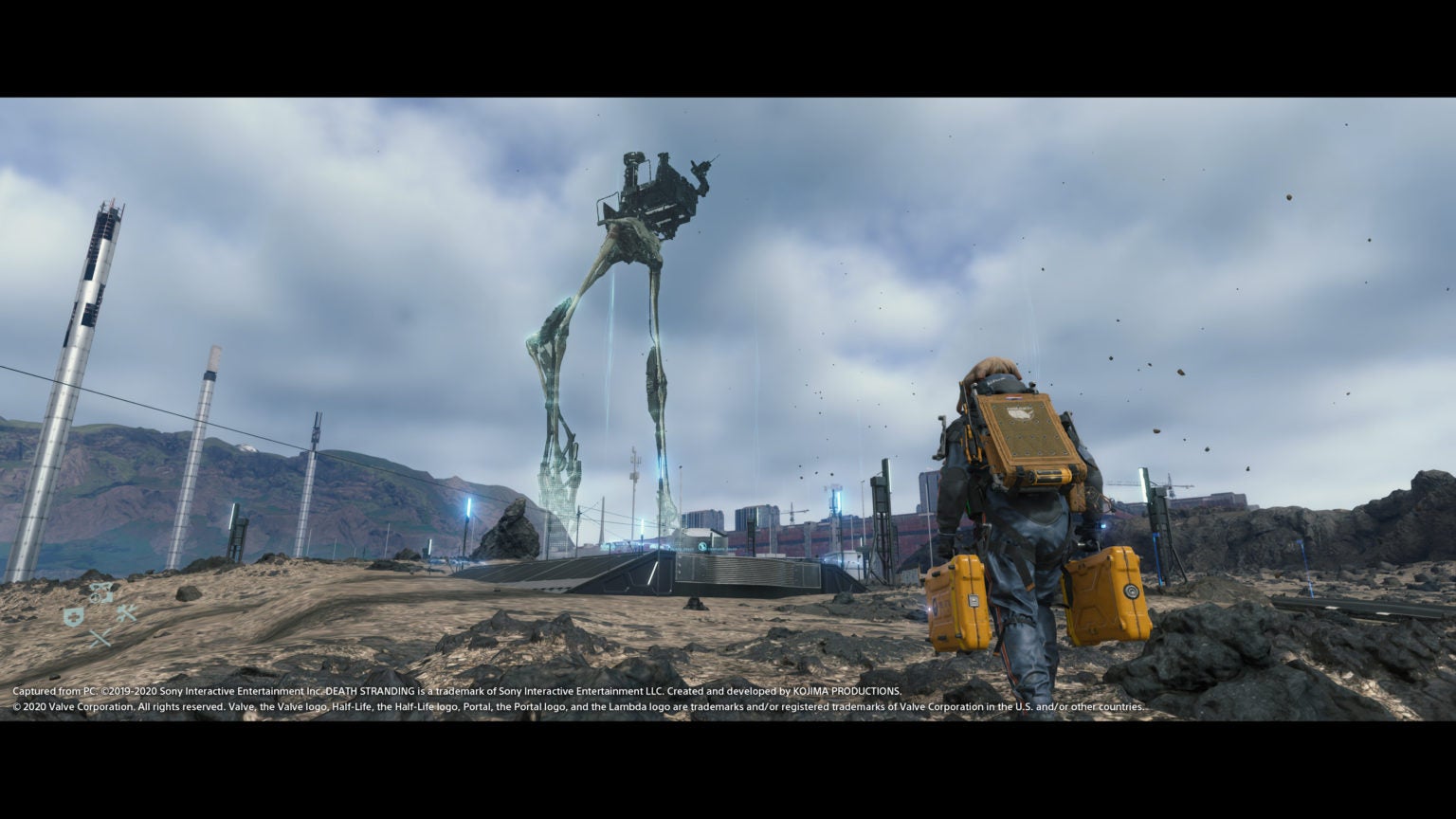Click the facility name label beside the globe marker

click(725, 548)
